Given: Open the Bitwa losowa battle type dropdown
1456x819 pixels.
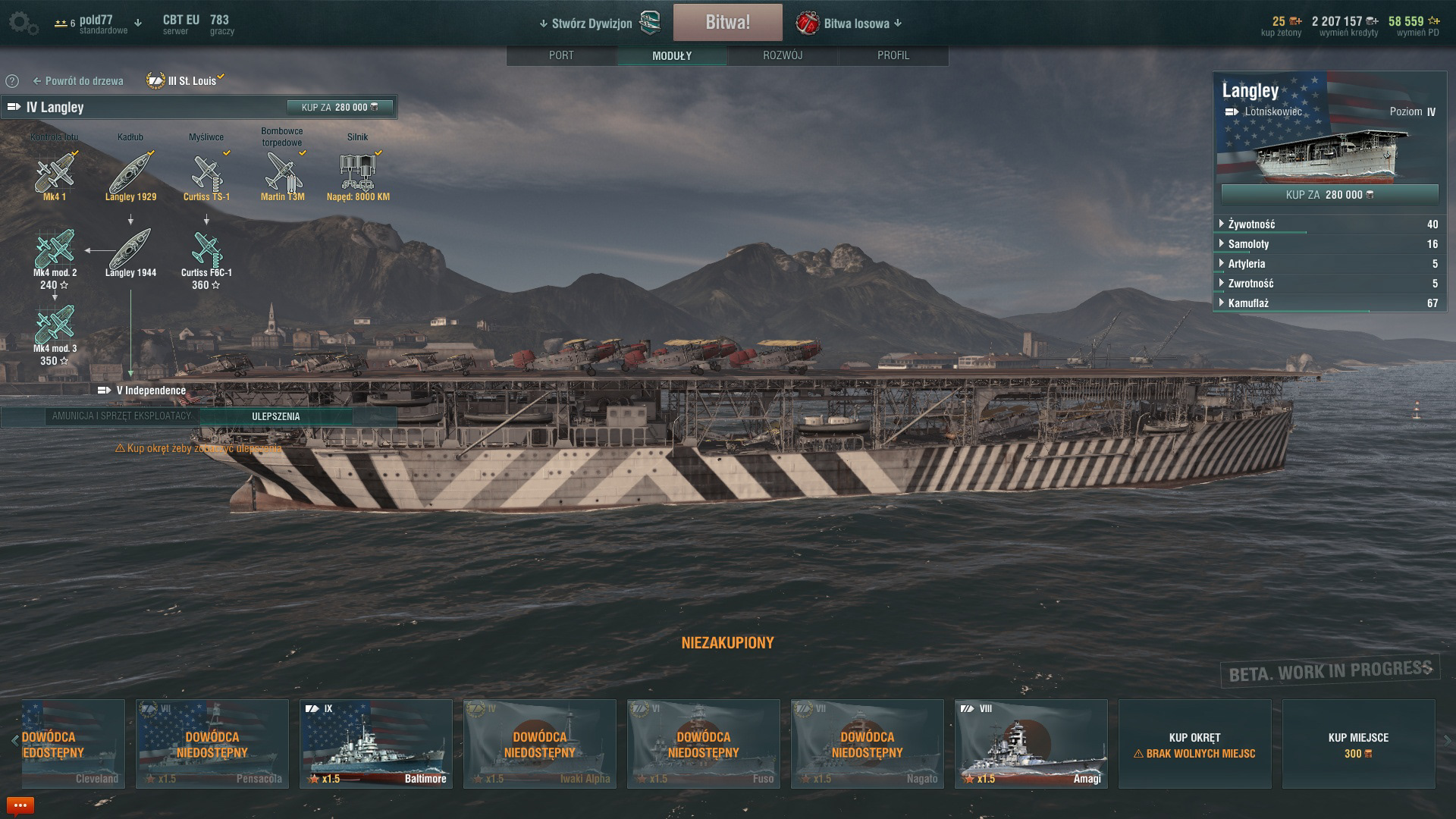Looking at the screenshot, I should pos(856,24).
